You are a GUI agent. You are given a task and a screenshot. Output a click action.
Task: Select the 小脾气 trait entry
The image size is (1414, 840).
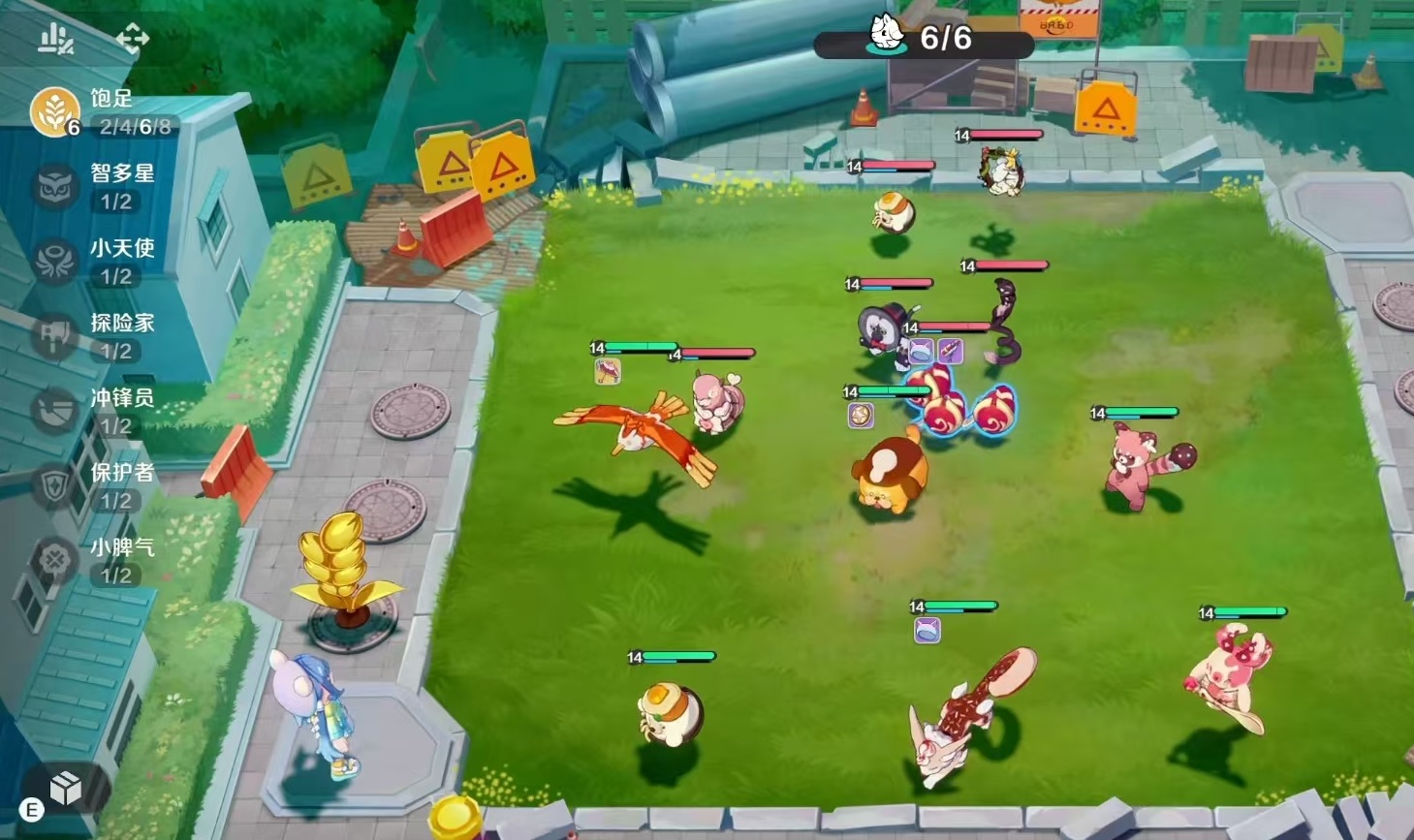click(55, 560)
